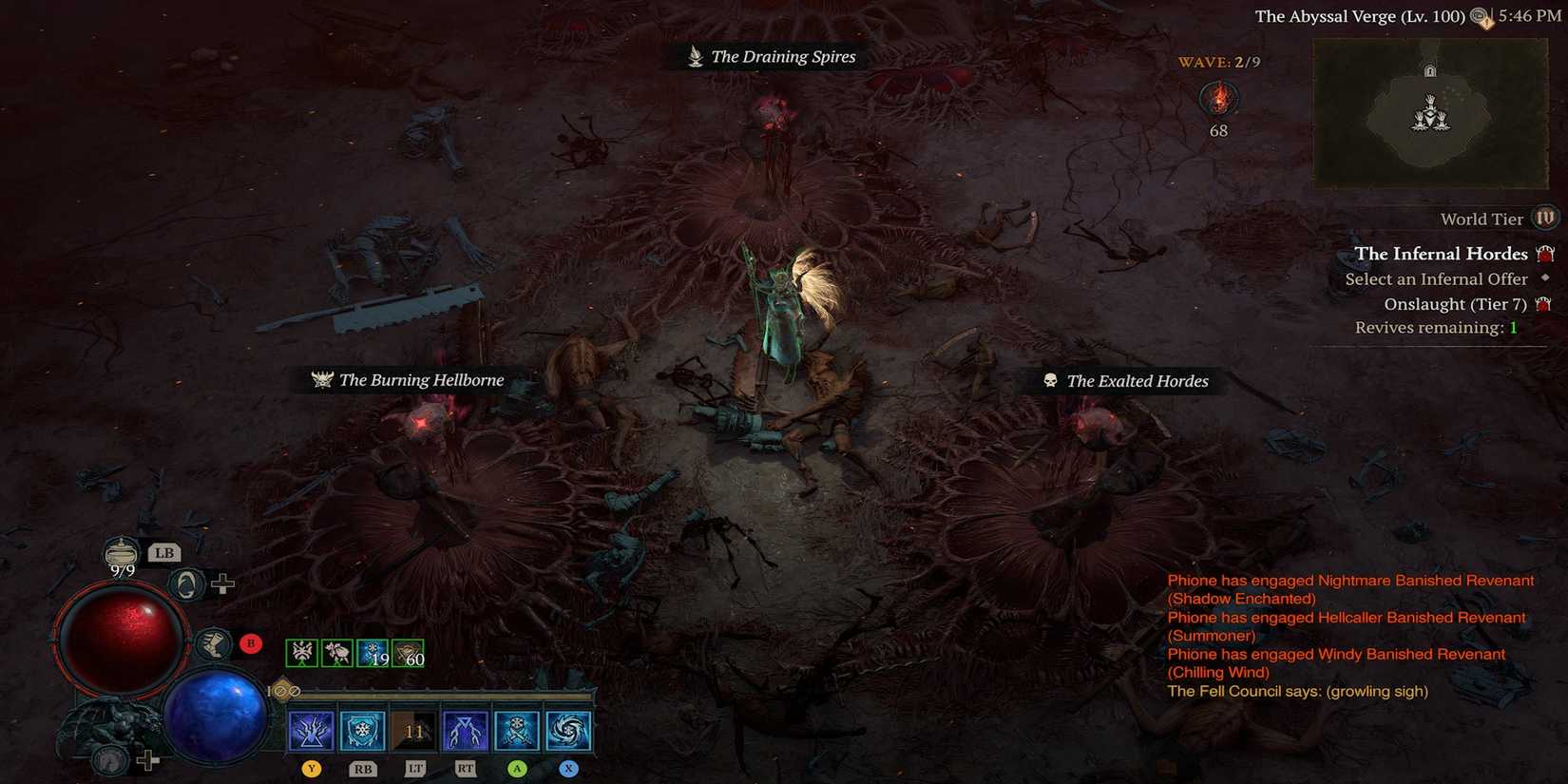The width and height of the screenshot is (1568, 784).
Task: Click the World Tier IV icon
Action: click(x=1545, y=219)
